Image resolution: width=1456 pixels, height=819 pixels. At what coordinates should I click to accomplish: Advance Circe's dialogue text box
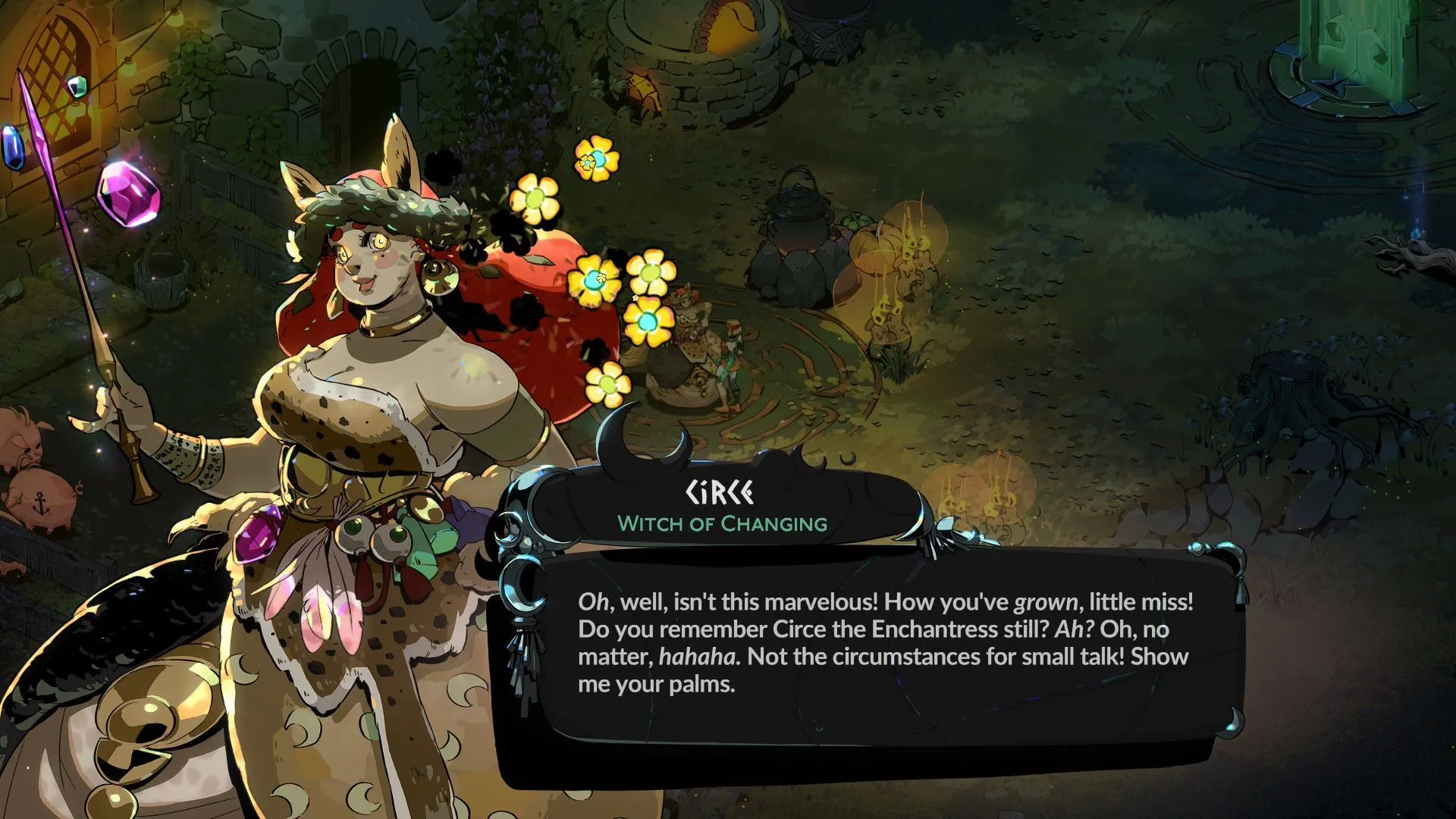pos(883,643)
